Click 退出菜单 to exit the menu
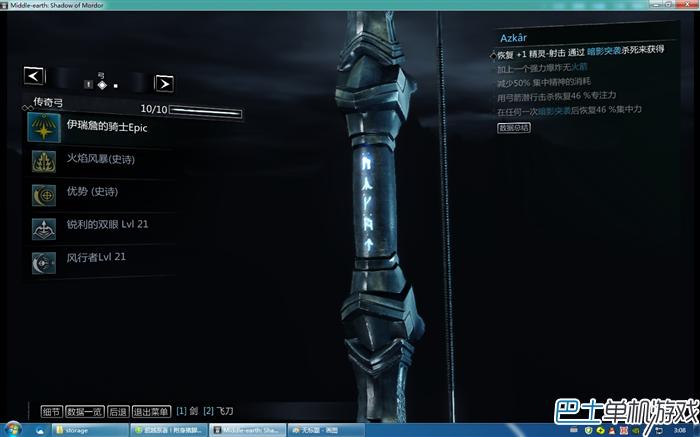The image size is (700, 437). (151, 410)
